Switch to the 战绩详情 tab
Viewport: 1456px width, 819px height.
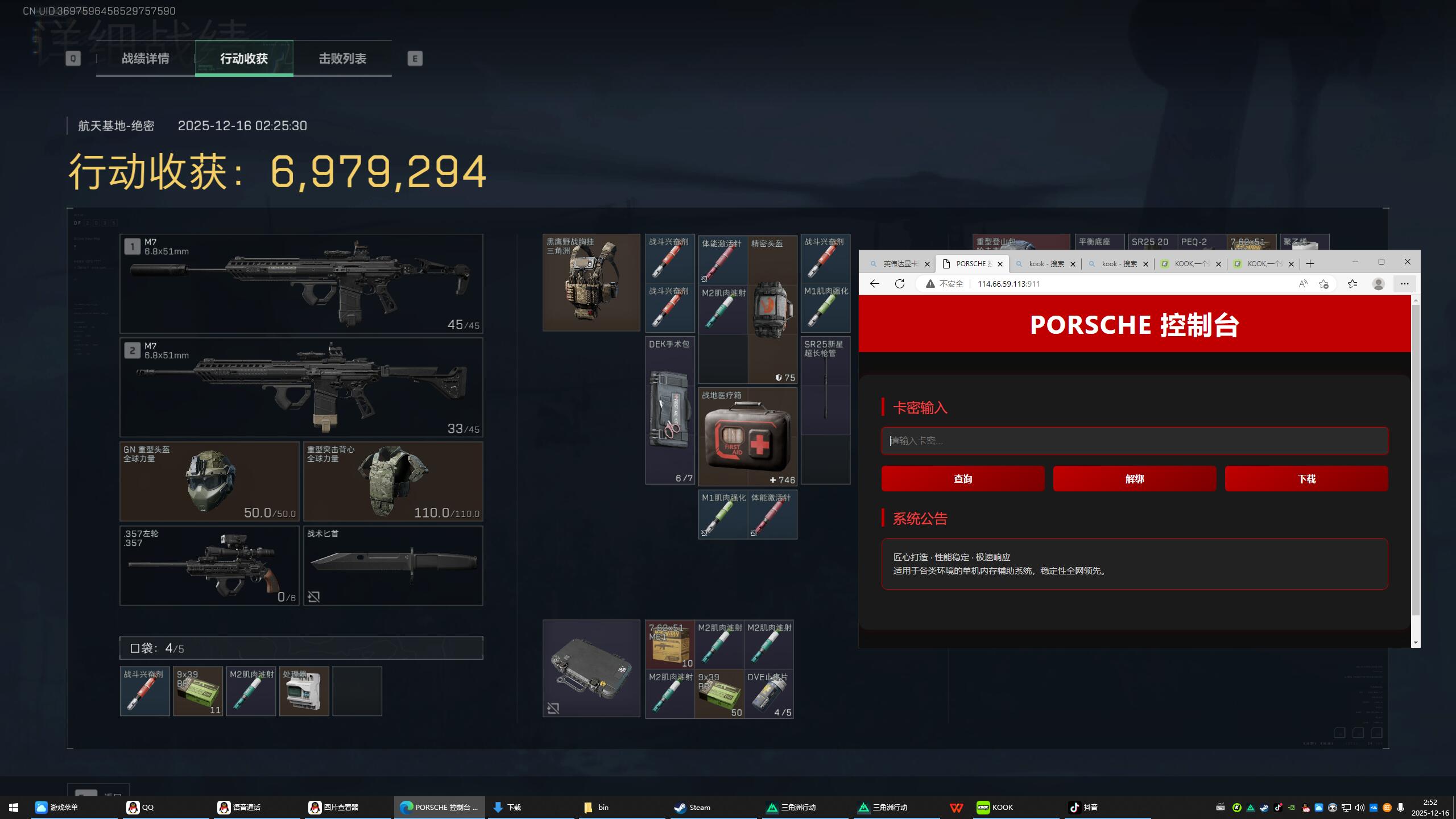pos(145,59)
